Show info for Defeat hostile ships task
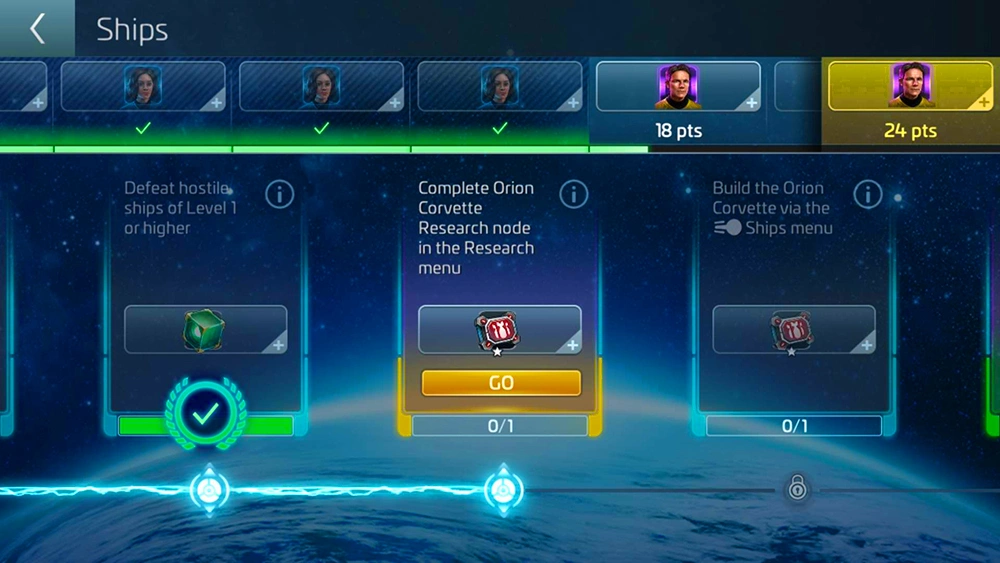The image size is (1000, 563). click(x=279, y=194)
